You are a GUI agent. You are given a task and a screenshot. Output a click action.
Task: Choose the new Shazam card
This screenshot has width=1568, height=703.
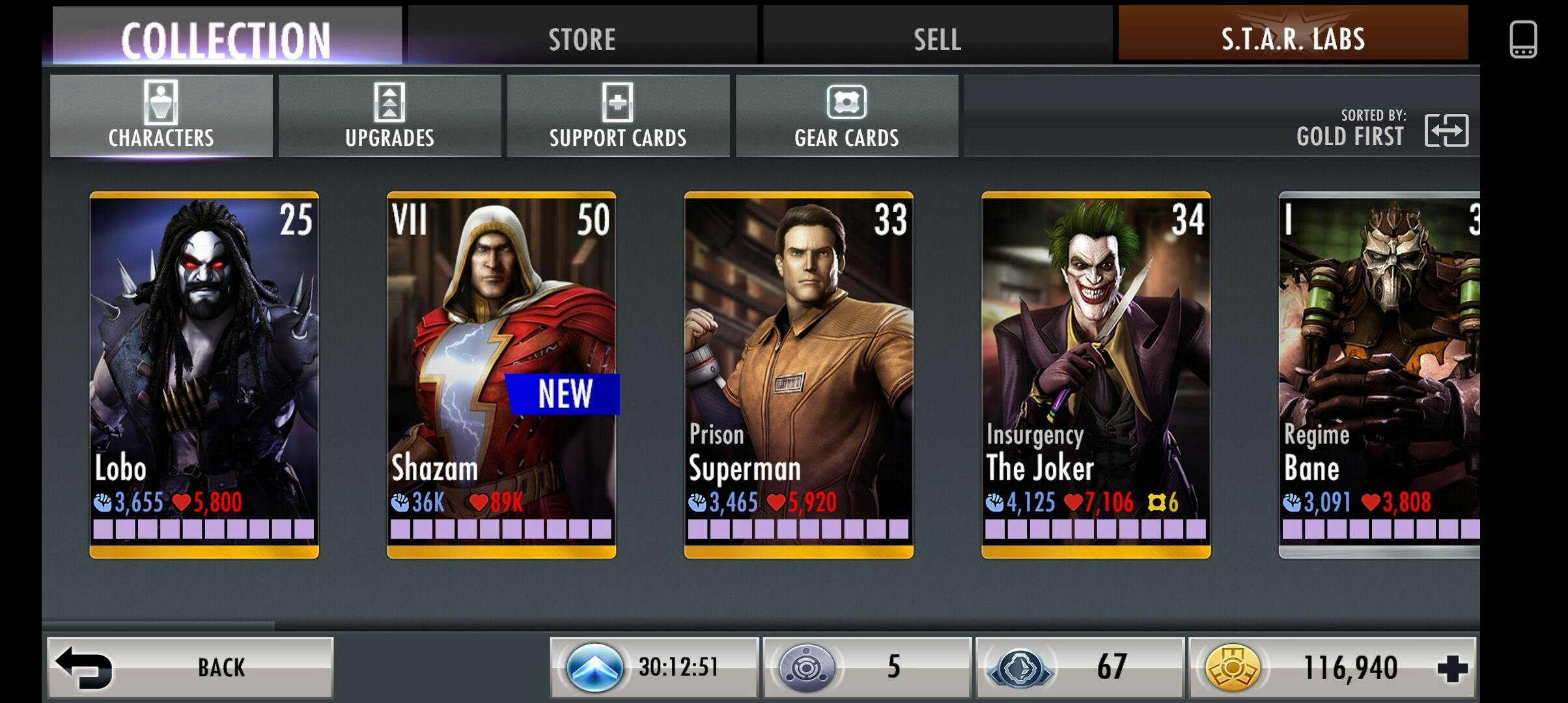tap(501, 374)
